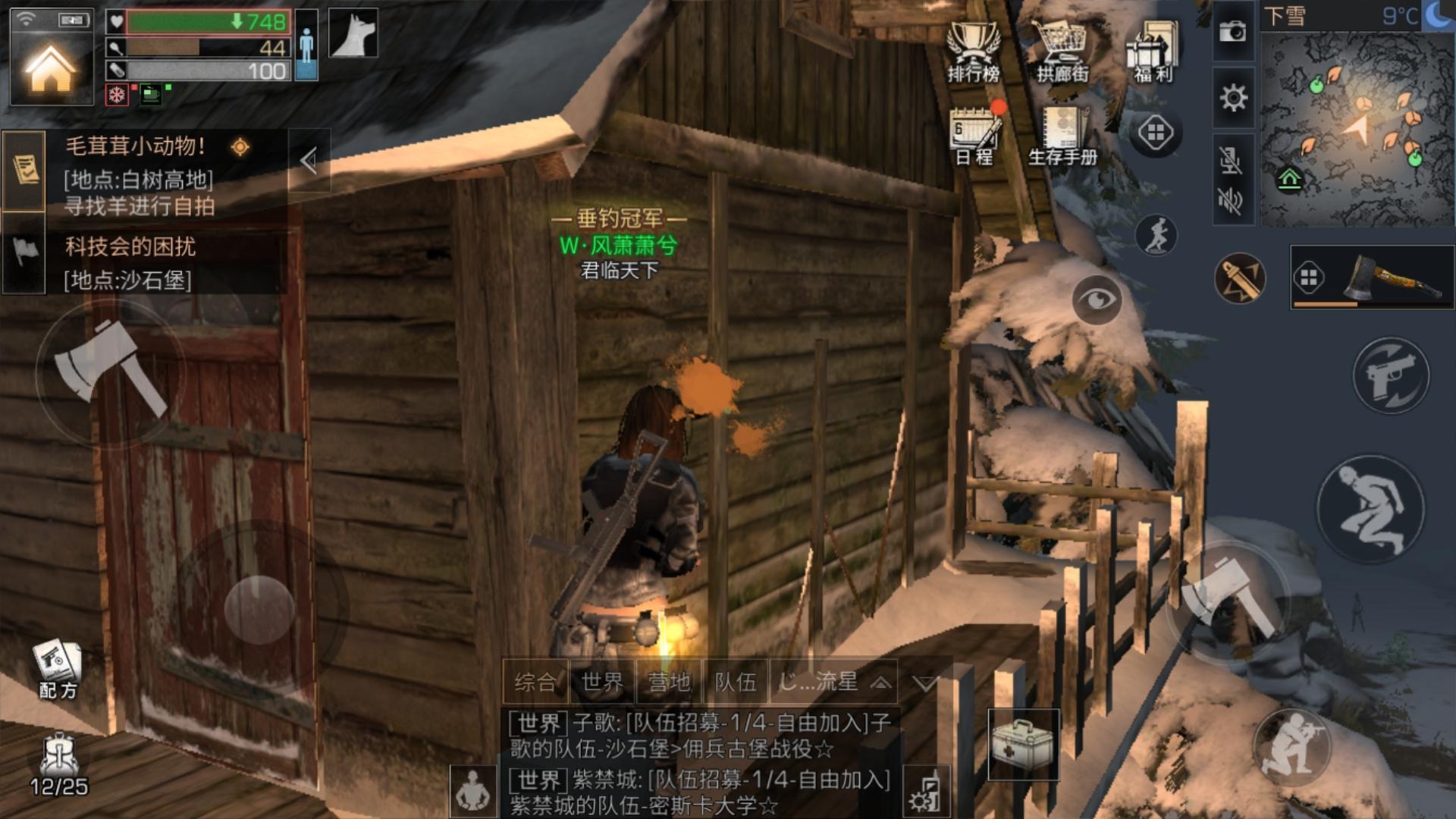Switch to the 世界 chat tab
1456x819 pixels.
click(x=602, y=682)
